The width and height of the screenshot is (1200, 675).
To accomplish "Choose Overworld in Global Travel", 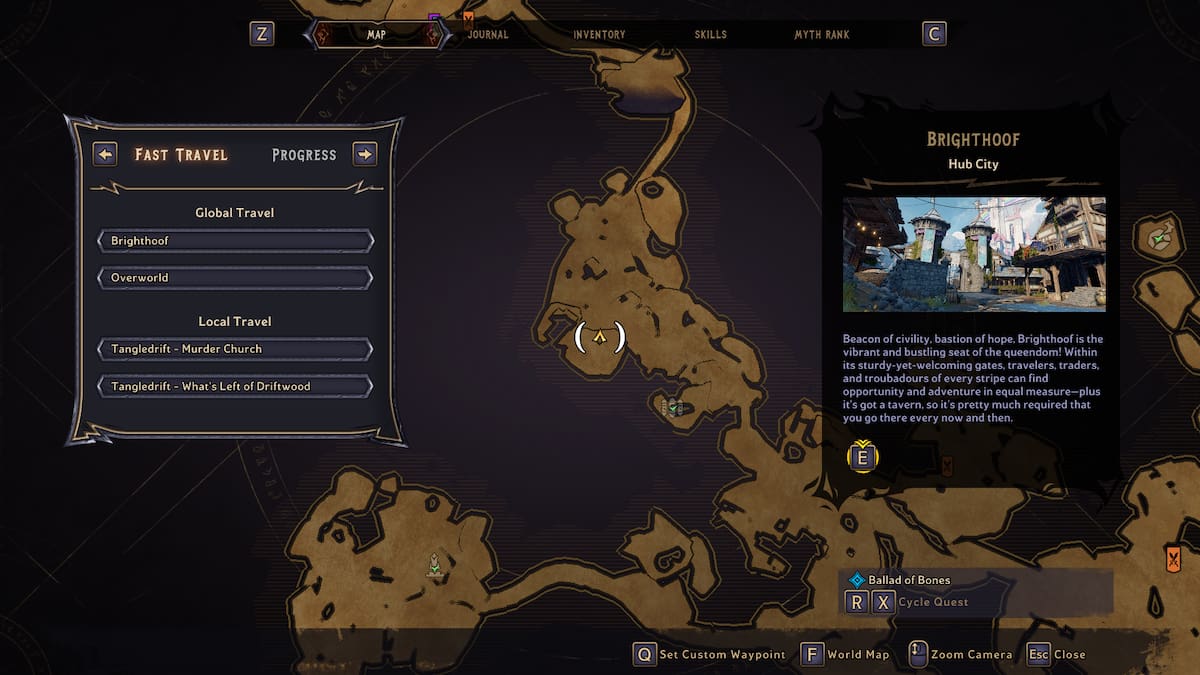I will coord(235,277).
